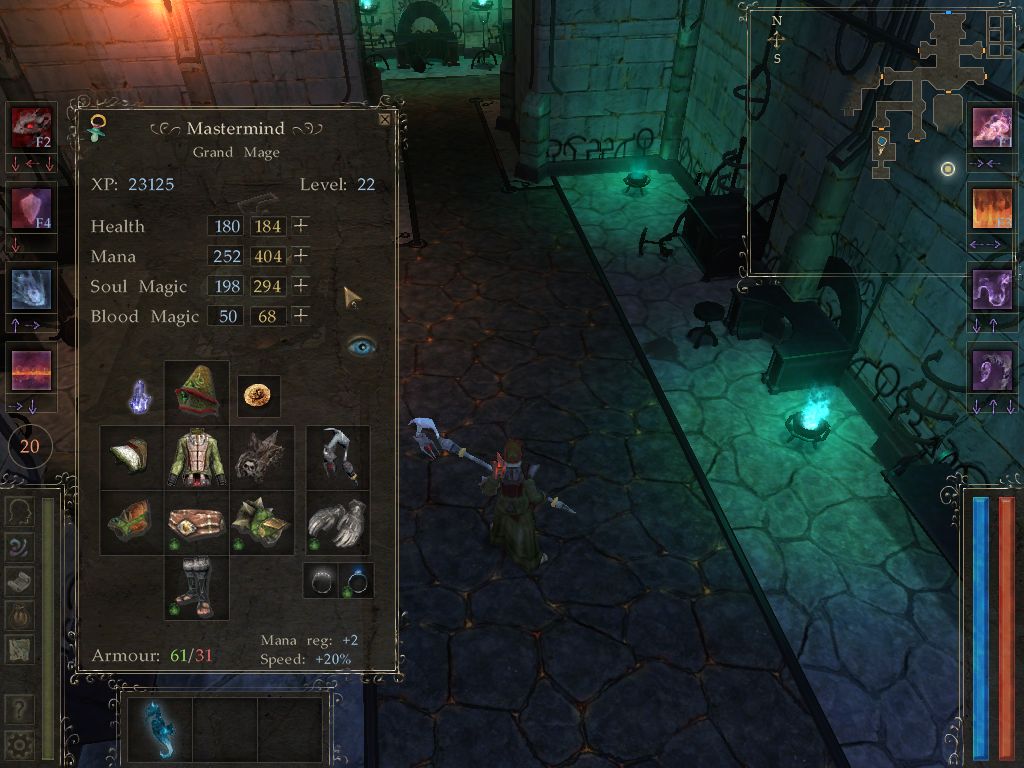Viewport: 1024px width, 768px height.
Task: Select the staff weapon slot
Action: click(x=338, y=458)
